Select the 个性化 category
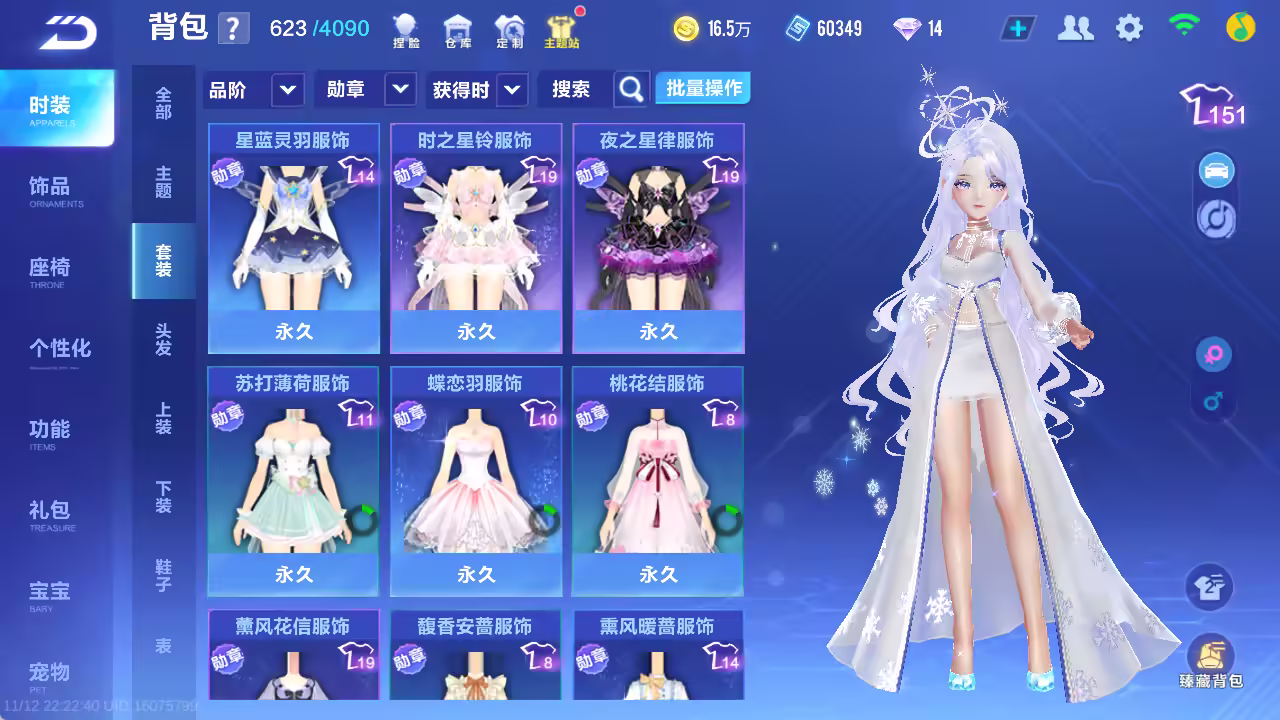This screenshot has height=720, width=1280. (x=60, y=349)
